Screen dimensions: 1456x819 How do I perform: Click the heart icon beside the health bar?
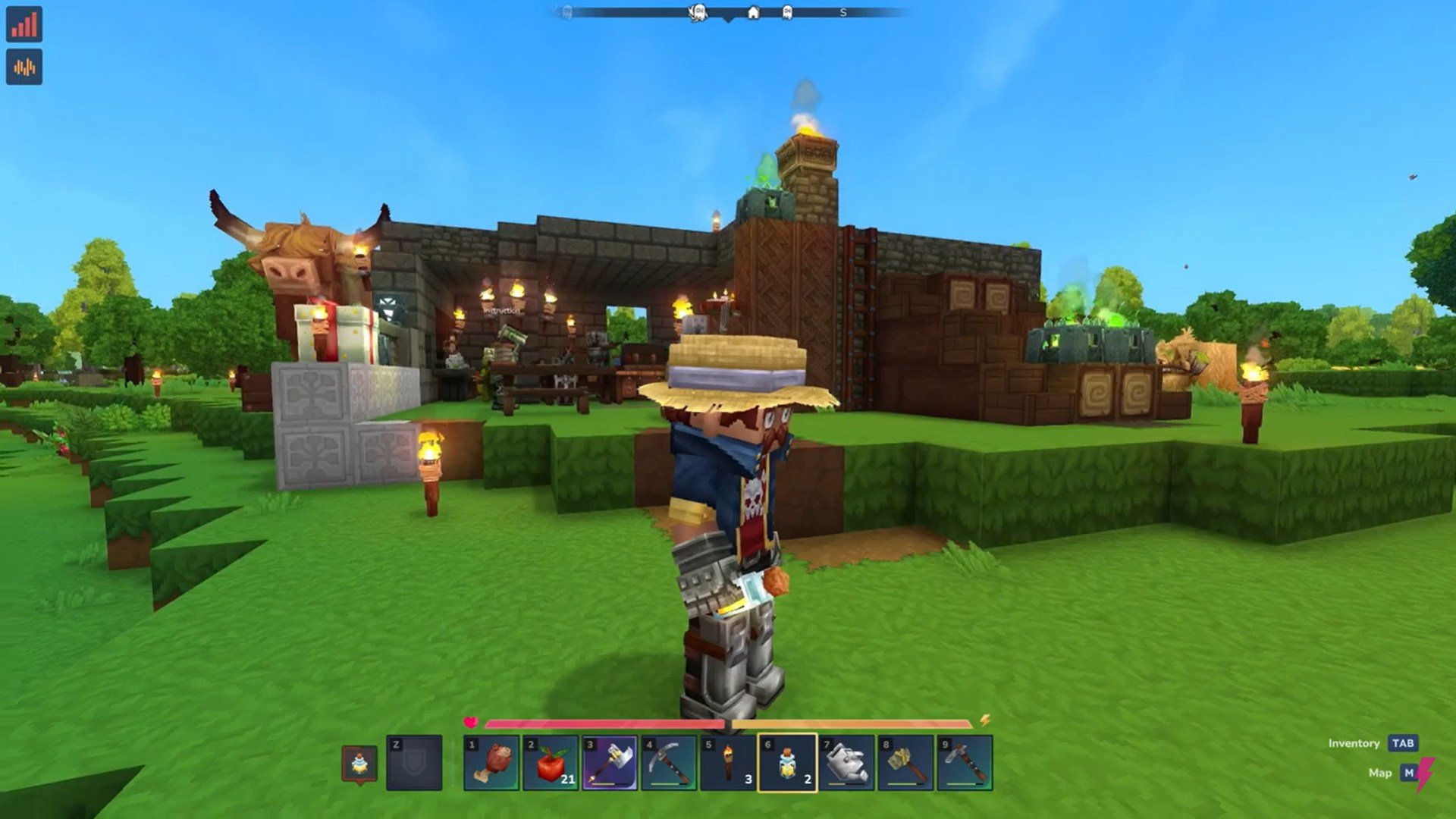point(471,723)
